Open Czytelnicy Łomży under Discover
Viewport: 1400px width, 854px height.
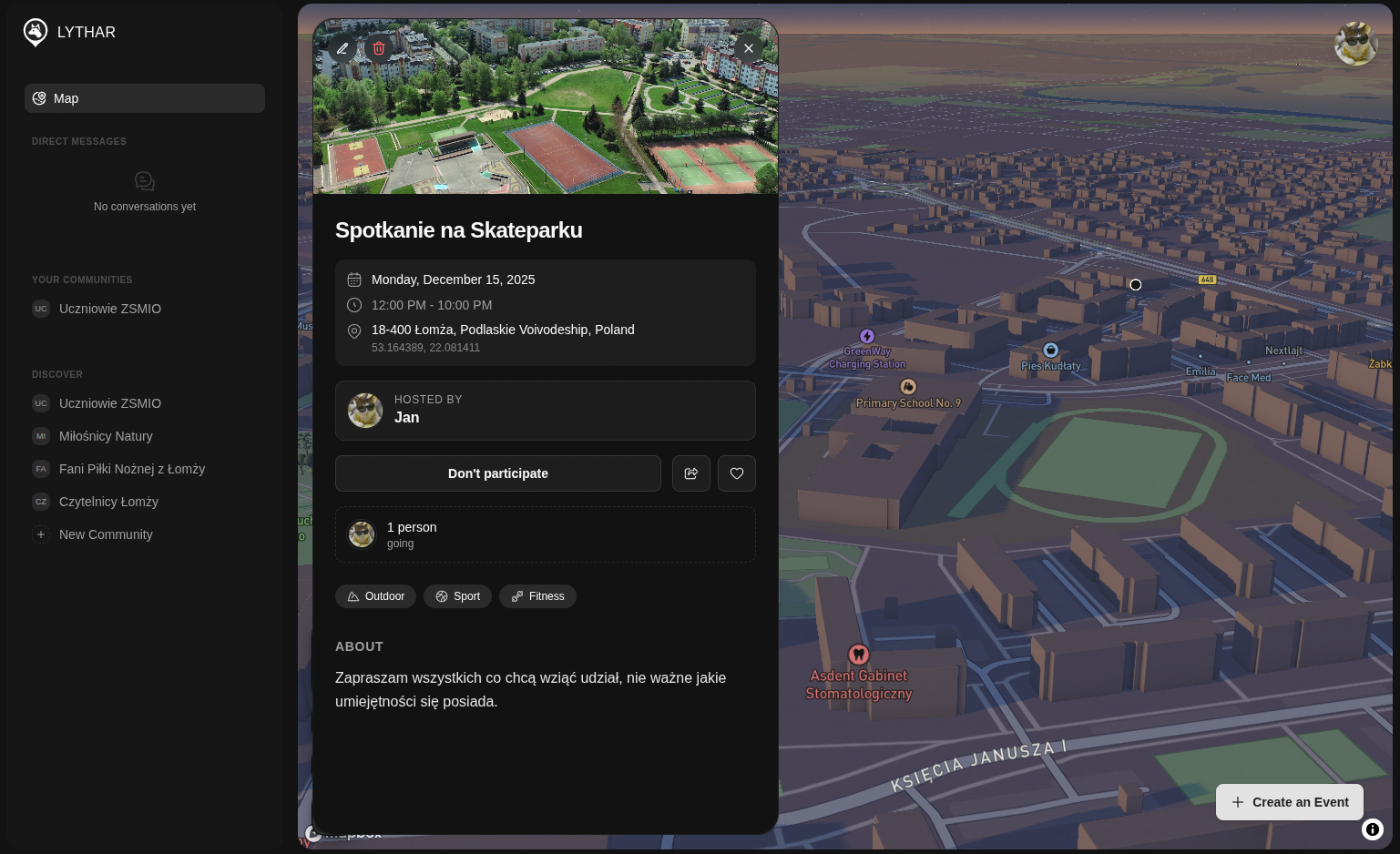[108, 502]
